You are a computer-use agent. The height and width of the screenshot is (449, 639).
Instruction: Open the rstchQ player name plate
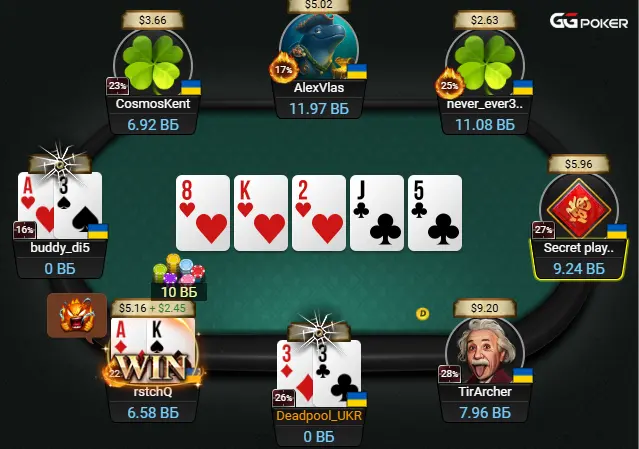[152, 392]
